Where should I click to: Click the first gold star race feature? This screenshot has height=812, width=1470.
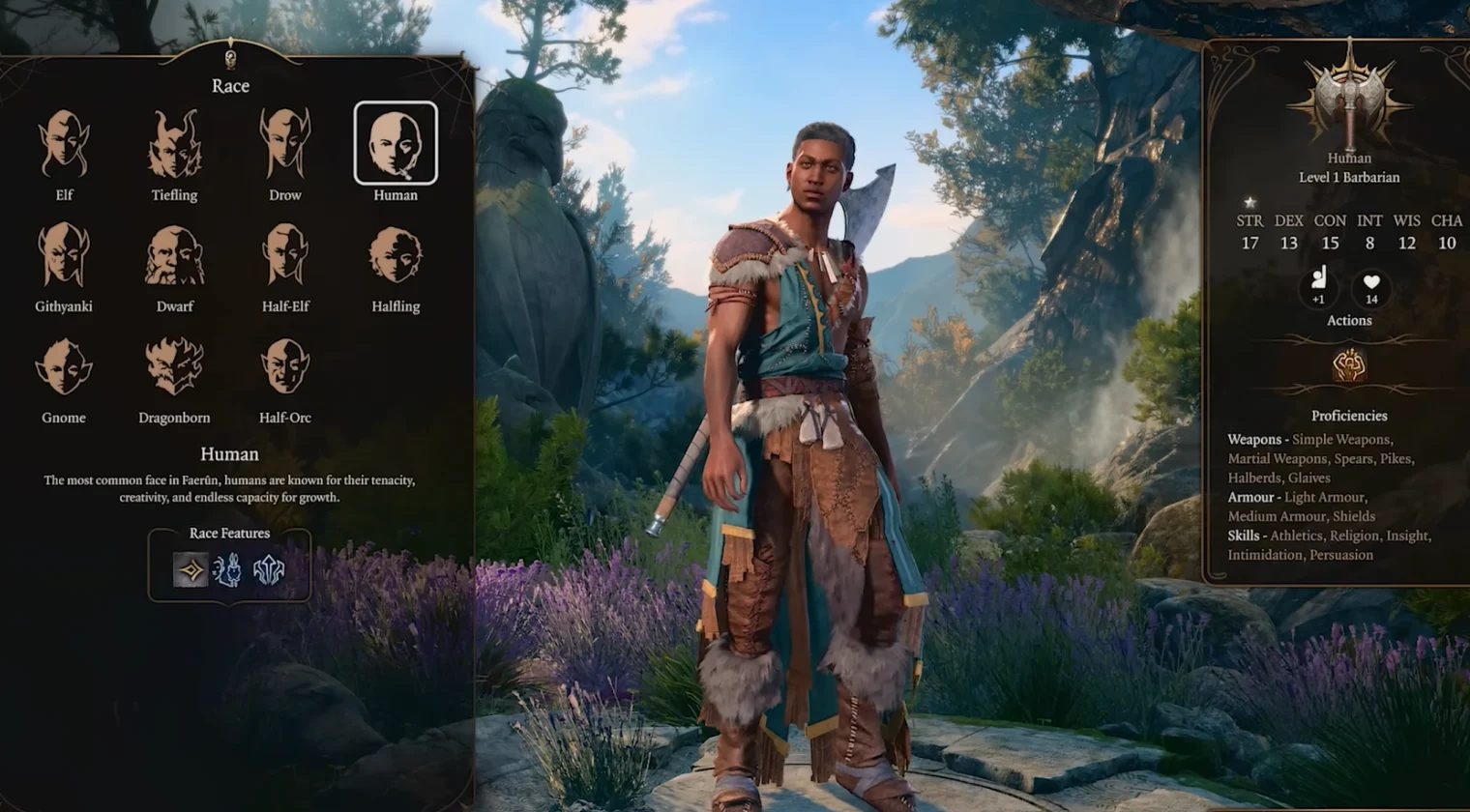pos(191,570)
